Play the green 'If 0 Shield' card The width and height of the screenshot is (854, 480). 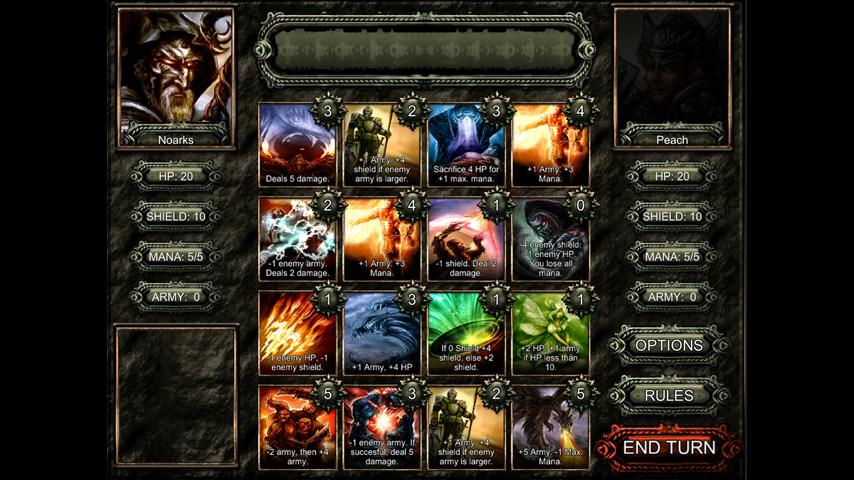(x=465, y=334)
